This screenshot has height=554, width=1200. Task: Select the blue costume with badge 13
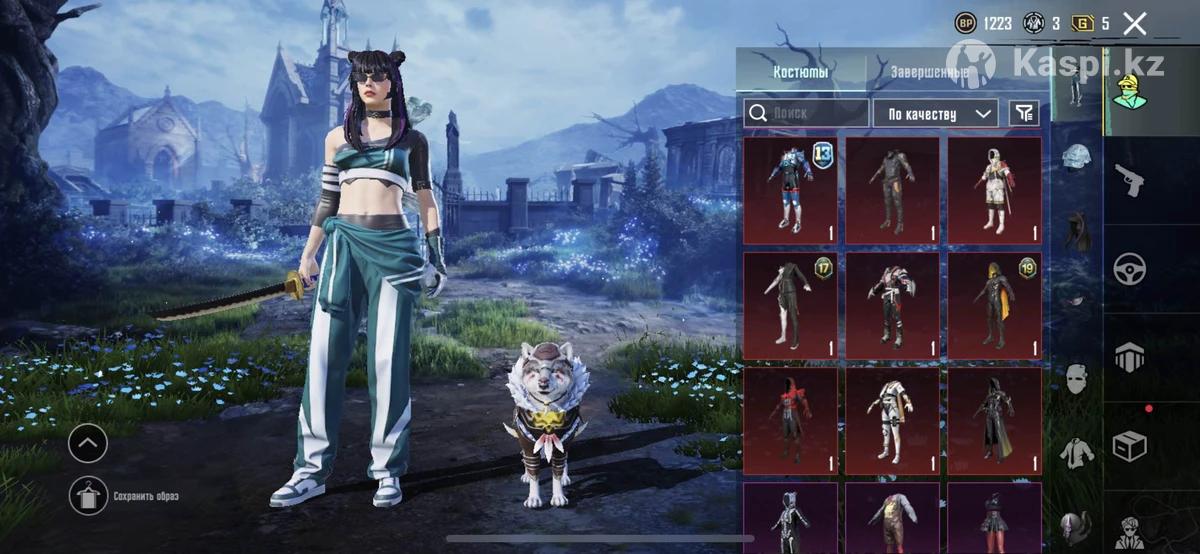pos(791,191)
